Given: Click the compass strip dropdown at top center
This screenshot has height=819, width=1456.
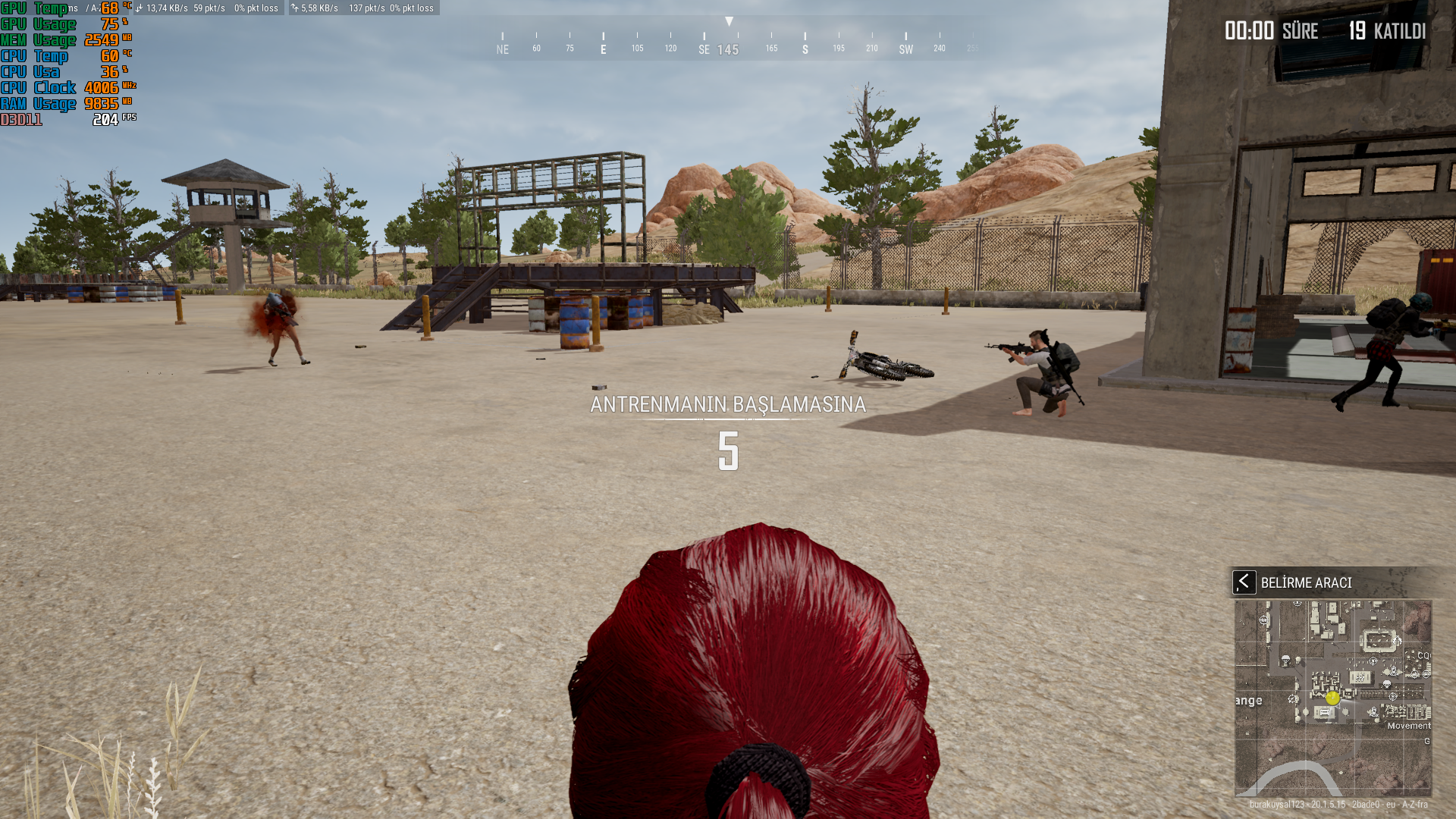Looking at the screenshot, I should pyautogui.click(x=730, y=21).
